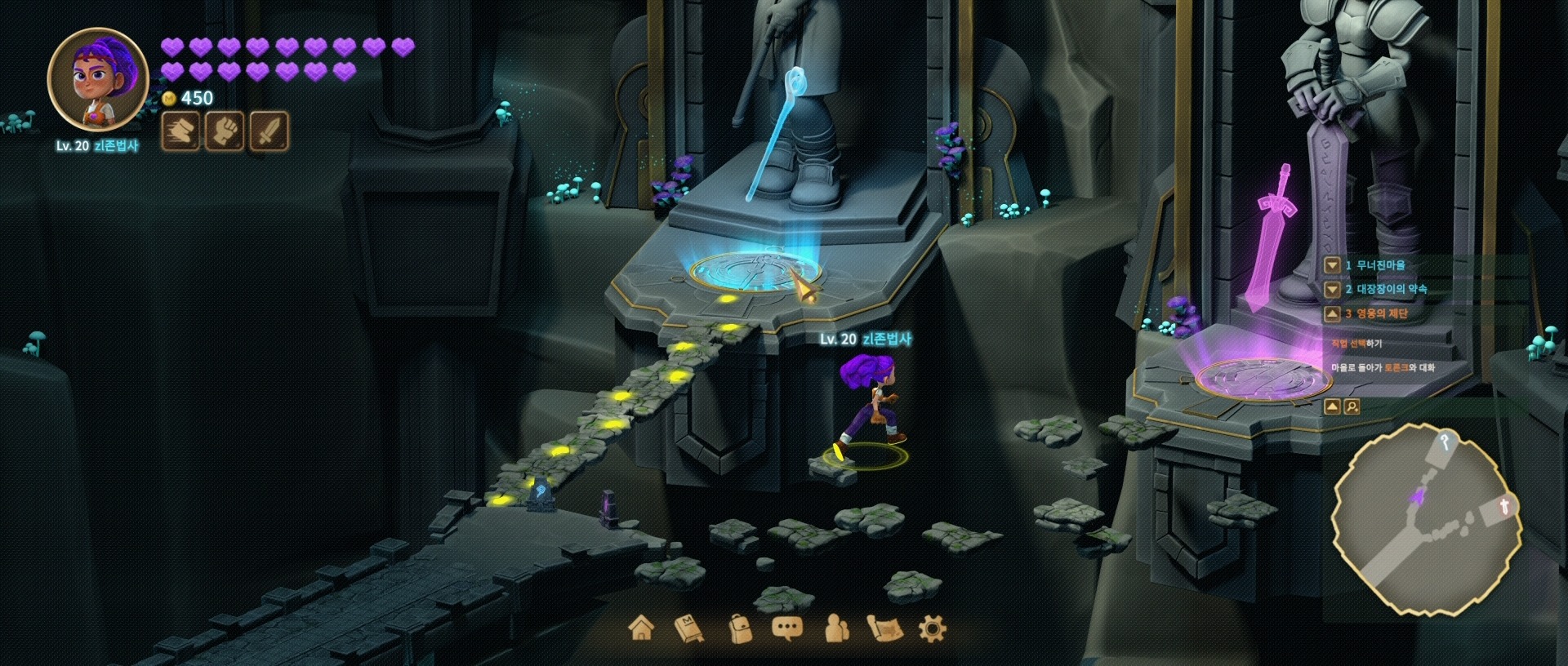Select the staff marker on the minimap

click(1445, 442)
